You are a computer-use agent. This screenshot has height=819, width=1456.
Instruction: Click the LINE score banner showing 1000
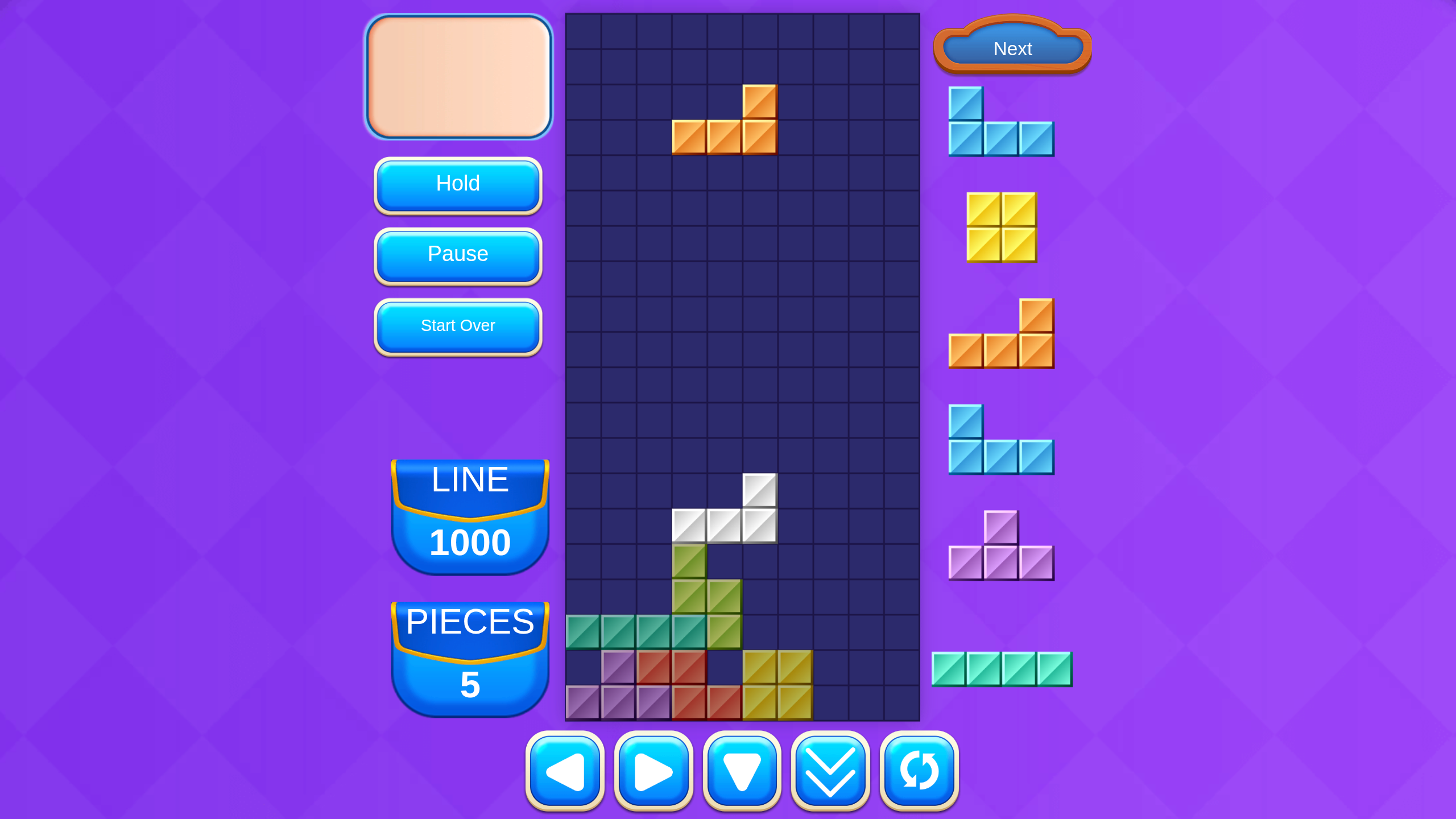coord(470,512)
